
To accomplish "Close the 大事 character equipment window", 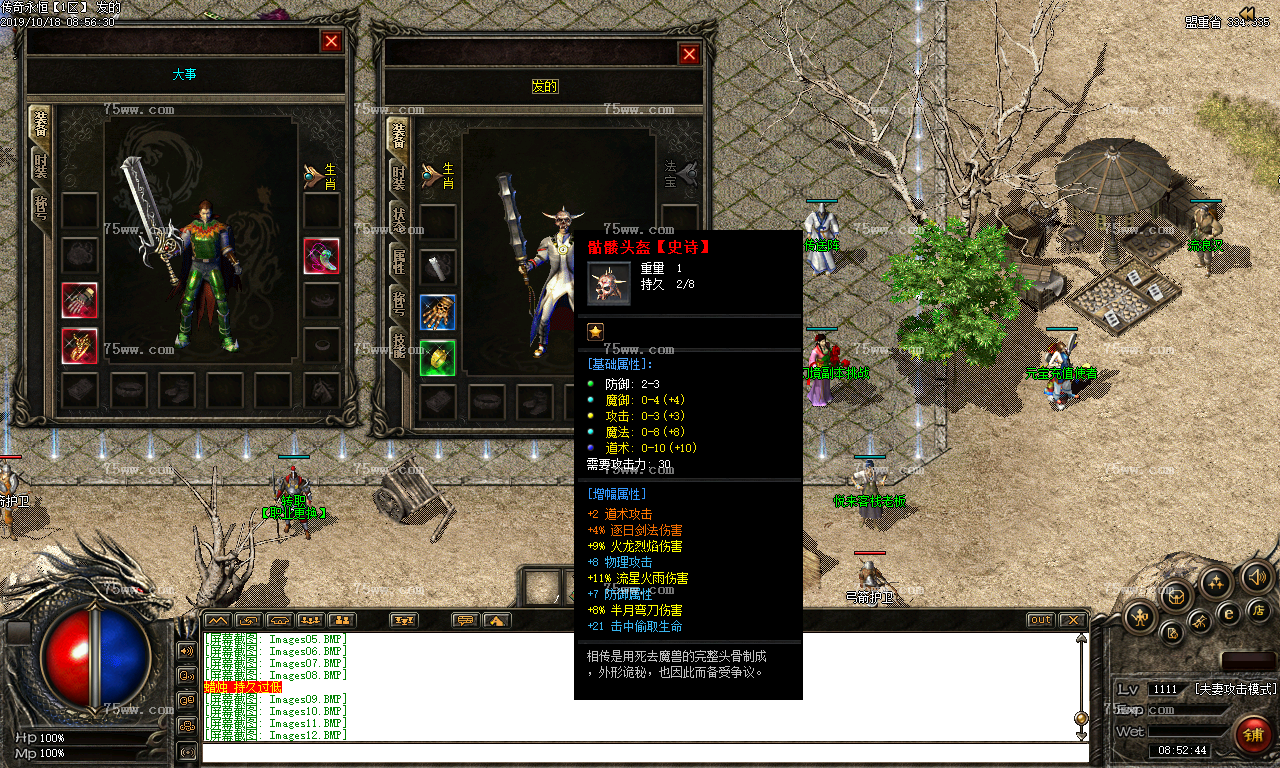I will coord(331,41).
